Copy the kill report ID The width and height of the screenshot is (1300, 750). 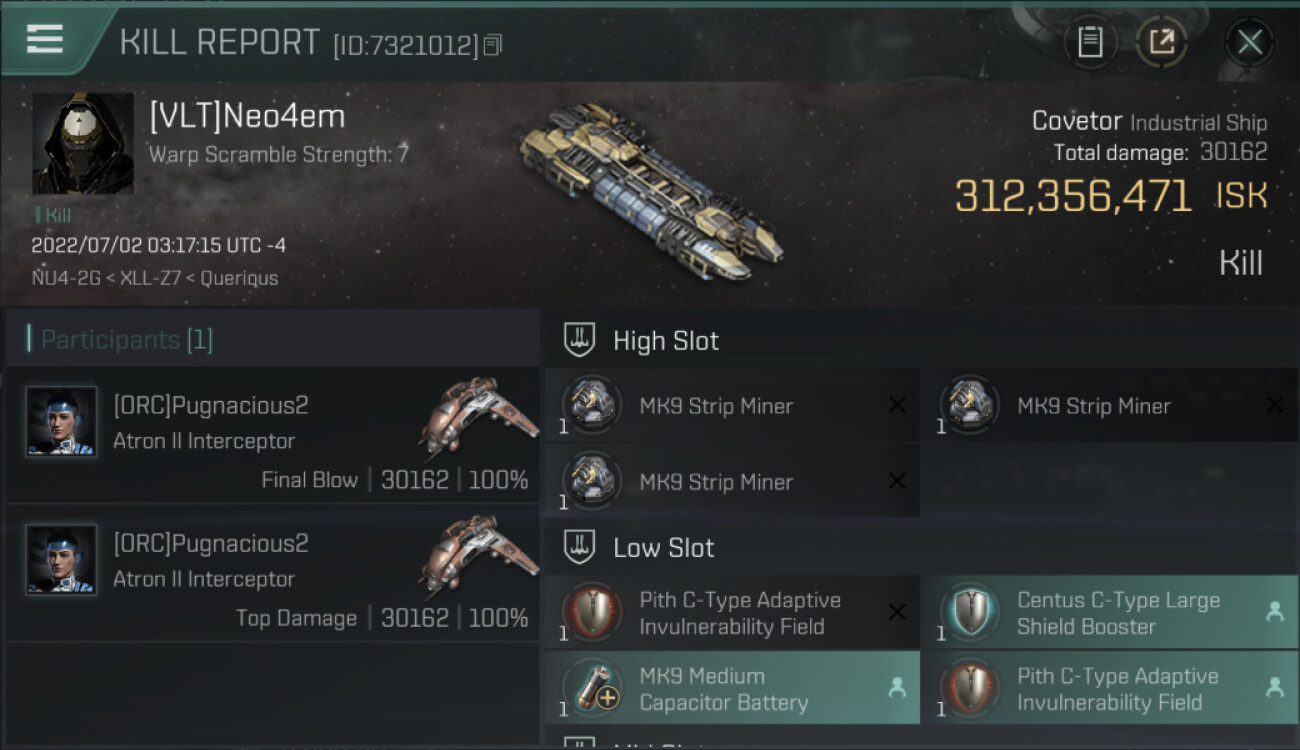coord(492,45)
